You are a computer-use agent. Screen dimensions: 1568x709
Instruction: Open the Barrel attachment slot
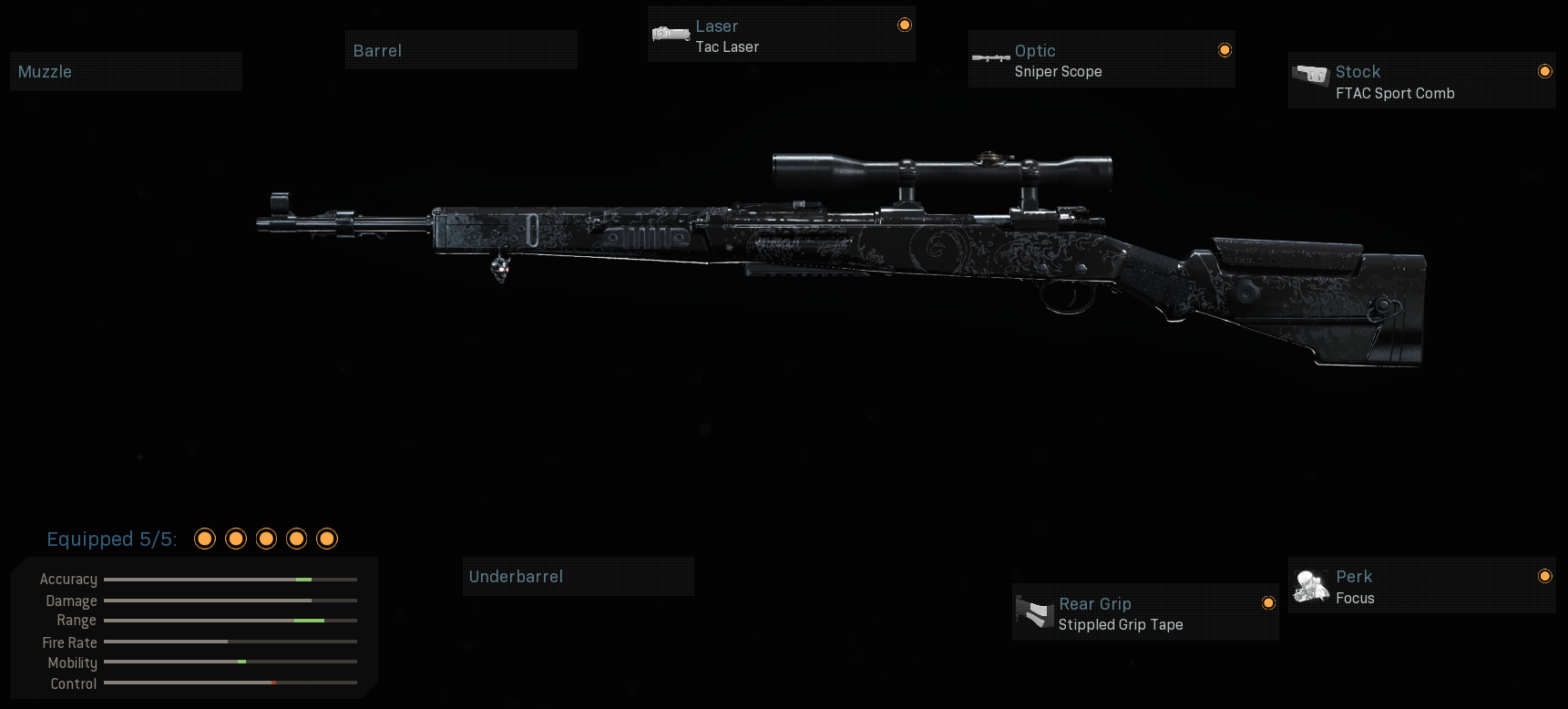(460, 50)
